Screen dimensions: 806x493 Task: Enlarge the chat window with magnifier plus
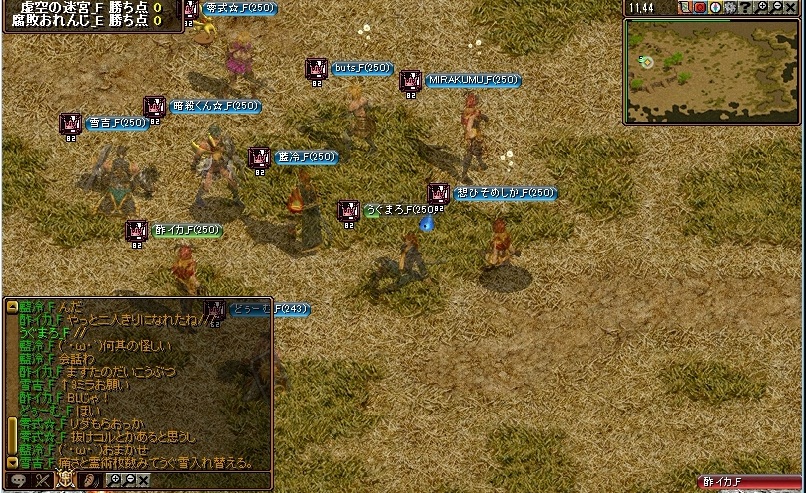point(115,479)
